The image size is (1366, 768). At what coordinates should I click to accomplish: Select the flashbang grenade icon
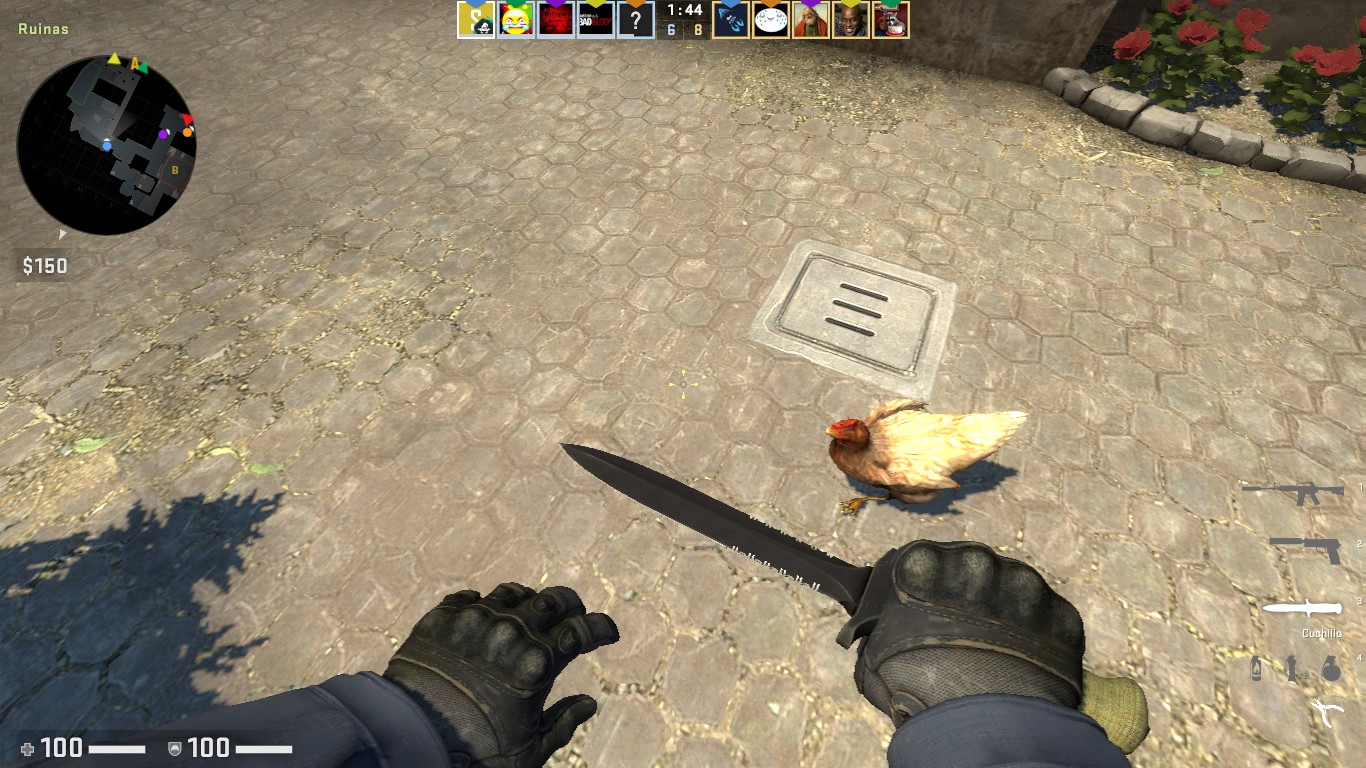coord(1292,668)
